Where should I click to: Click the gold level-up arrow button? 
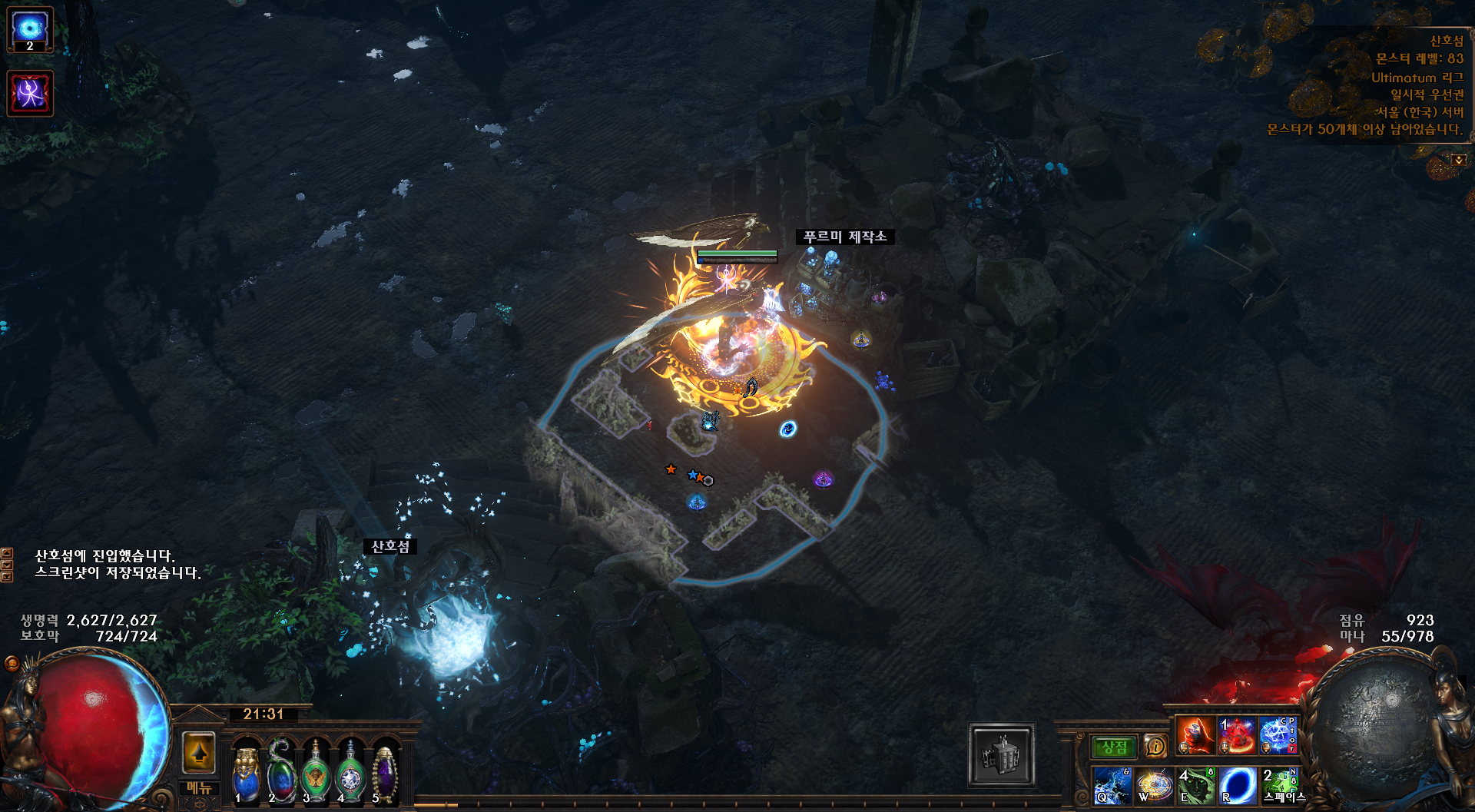(x=199, y=752)
